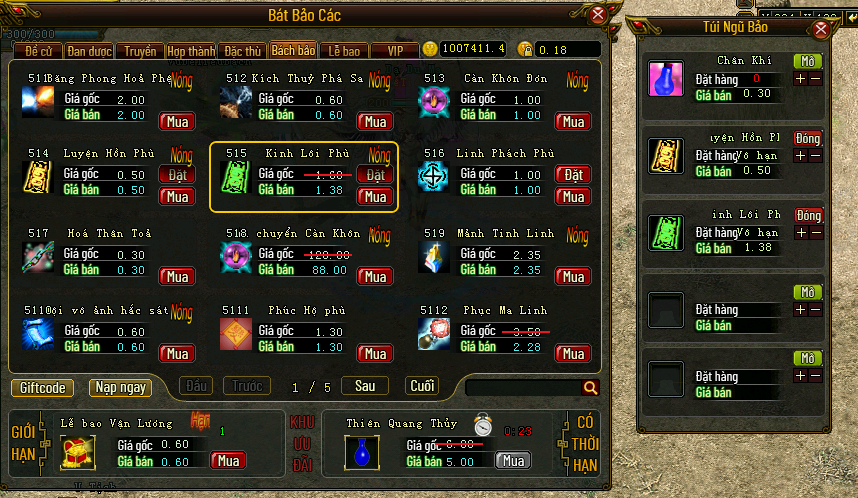Open the Giftcode entry

pyautogui.click(x=43, y=387)
